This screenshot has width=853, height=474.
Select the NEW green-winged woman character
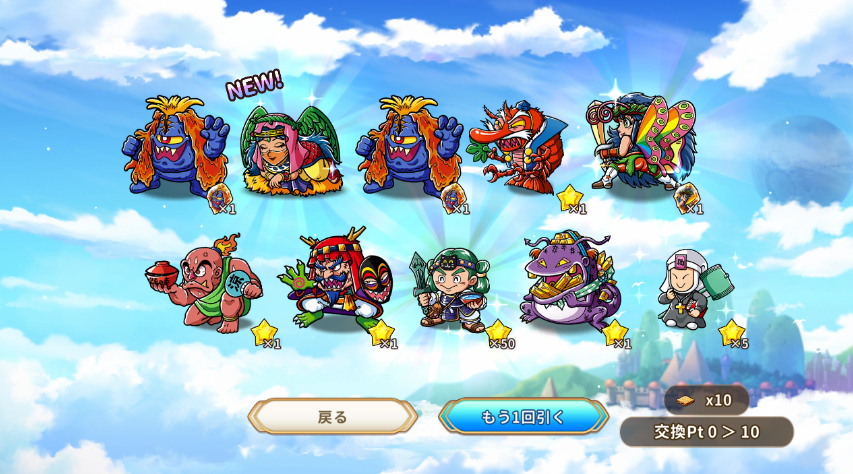pos(291,150)
